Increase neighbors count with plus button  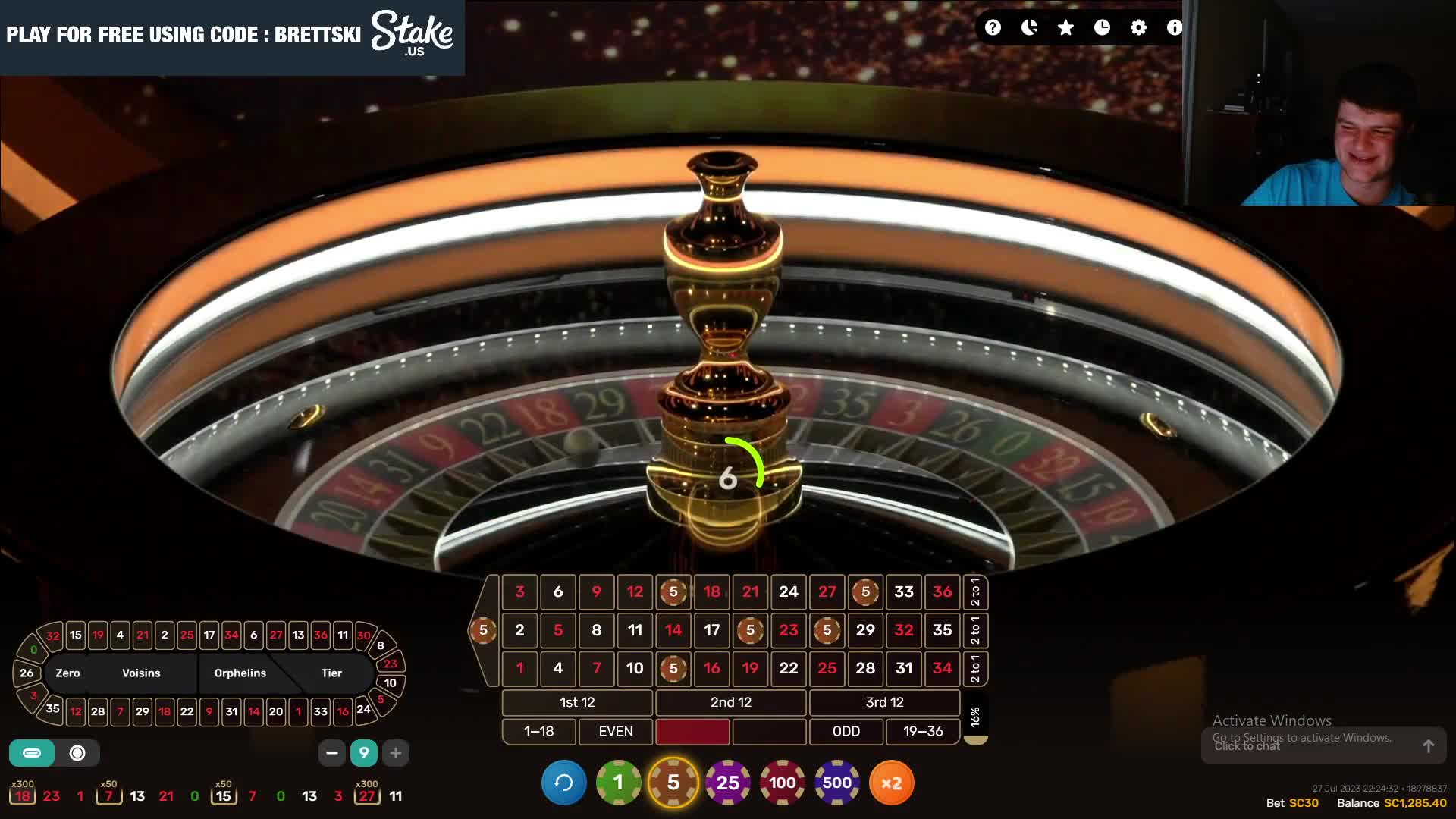pos(395,753)
